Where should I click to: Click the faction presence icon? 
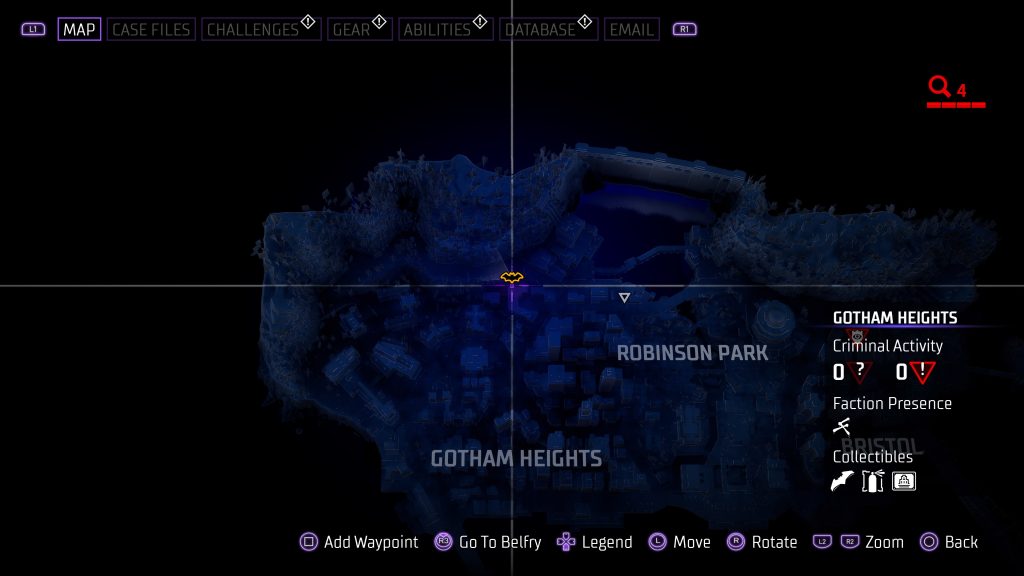[x=842, y=427]
